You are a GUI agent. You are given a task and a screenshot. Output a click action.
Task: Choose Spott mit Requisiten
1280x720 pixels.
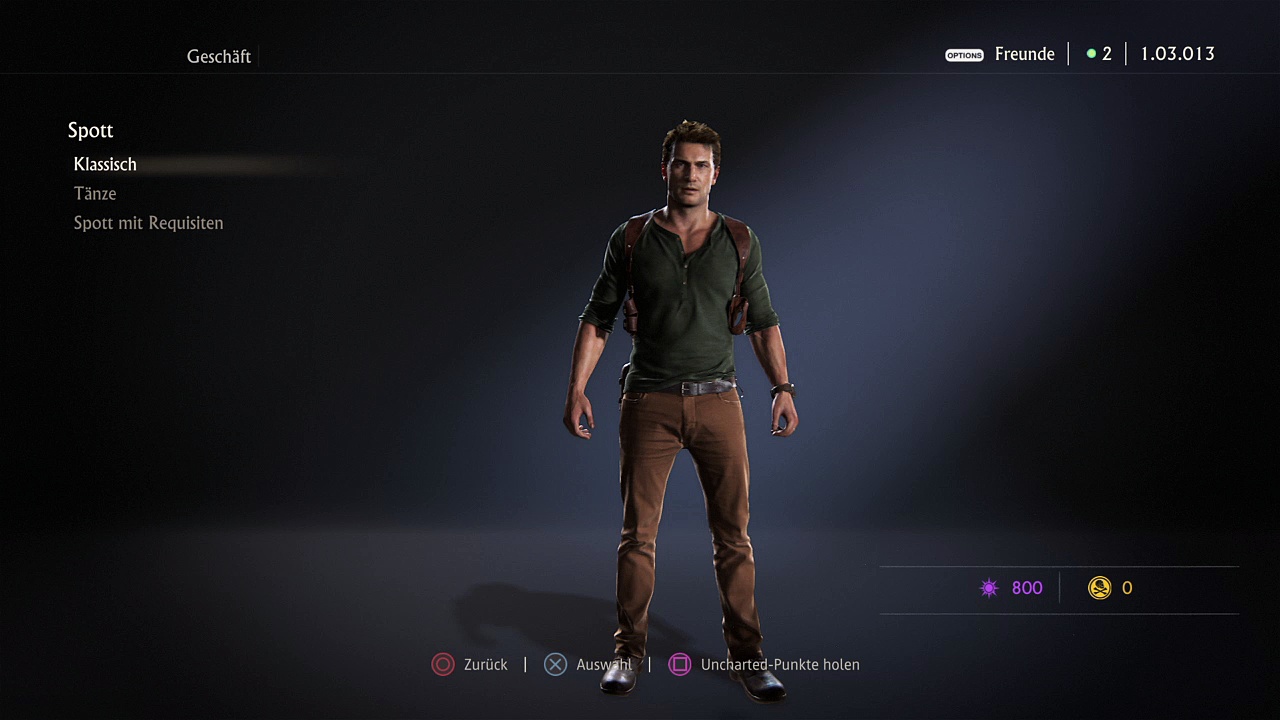tap(148, 223)
